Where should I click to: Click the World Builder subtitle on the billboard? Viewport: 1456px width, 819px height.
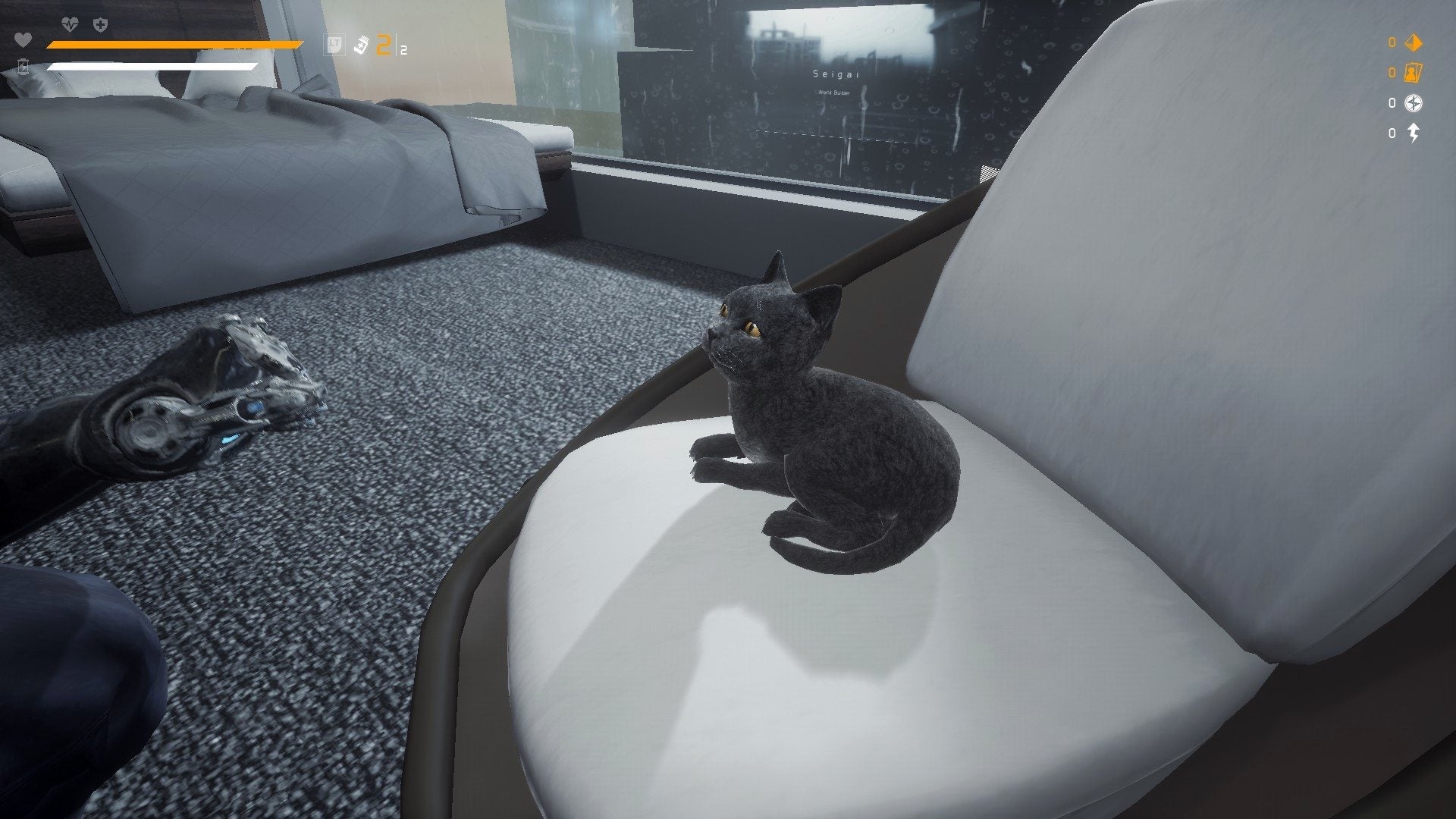click(834, 93)
